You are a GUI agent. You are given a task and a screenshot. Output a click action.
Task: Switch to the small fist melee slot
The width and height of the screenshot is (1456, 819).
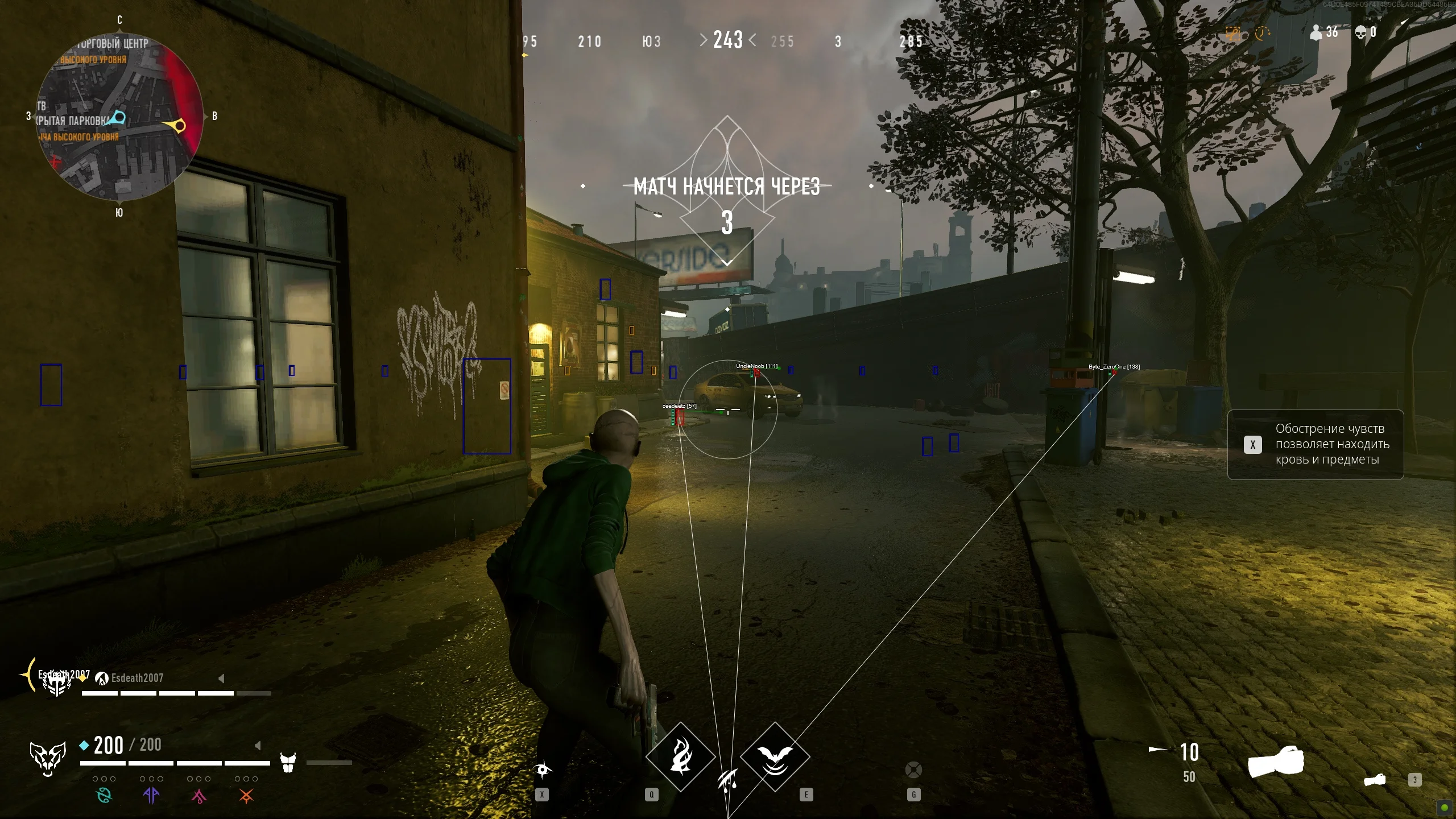1375,780
